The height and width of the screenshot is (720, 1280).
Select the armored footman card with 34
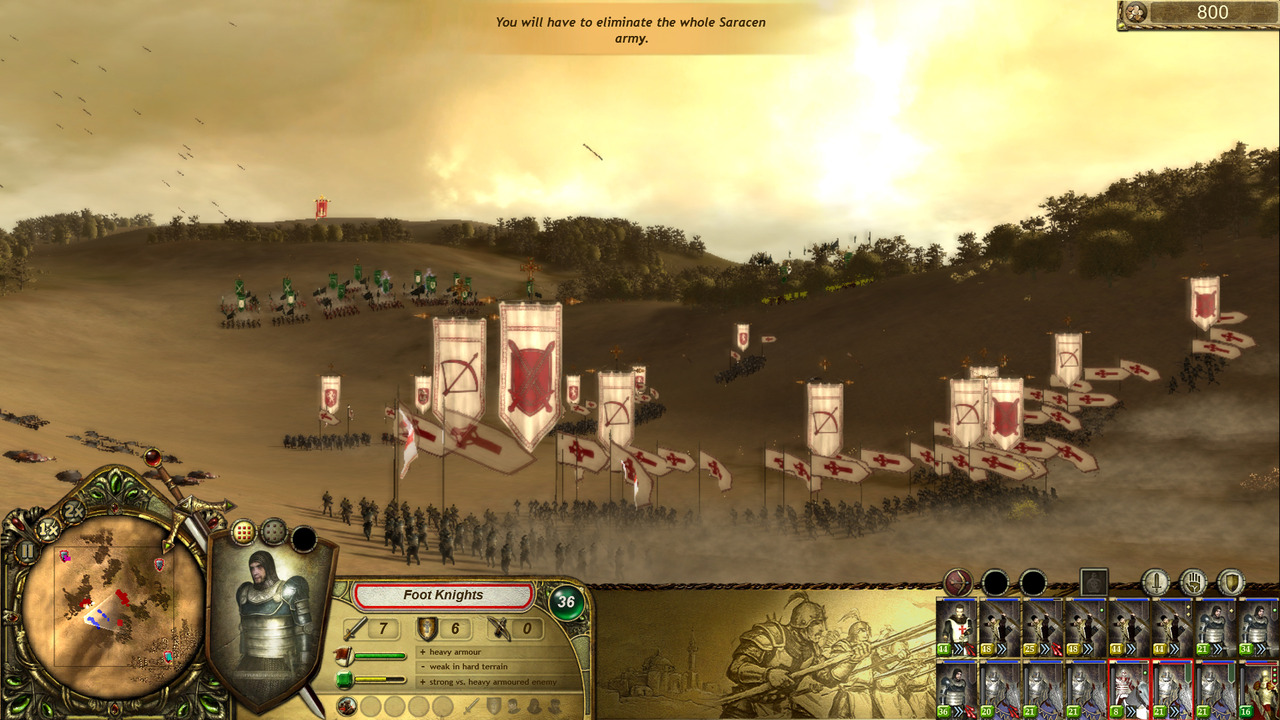point(1257,627)
